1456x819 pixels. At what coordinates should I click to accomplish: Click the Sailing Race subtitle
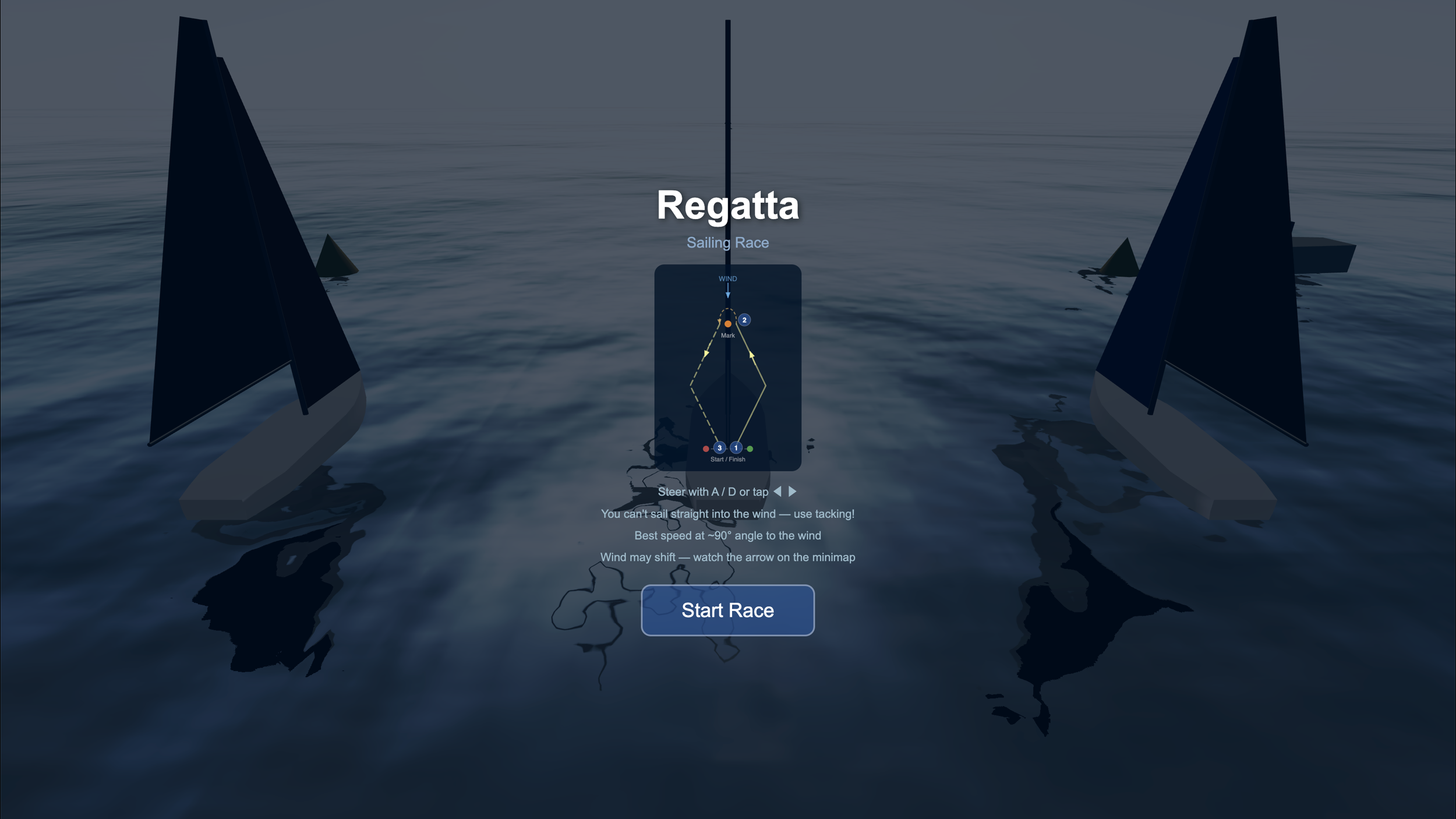(727, 242)
